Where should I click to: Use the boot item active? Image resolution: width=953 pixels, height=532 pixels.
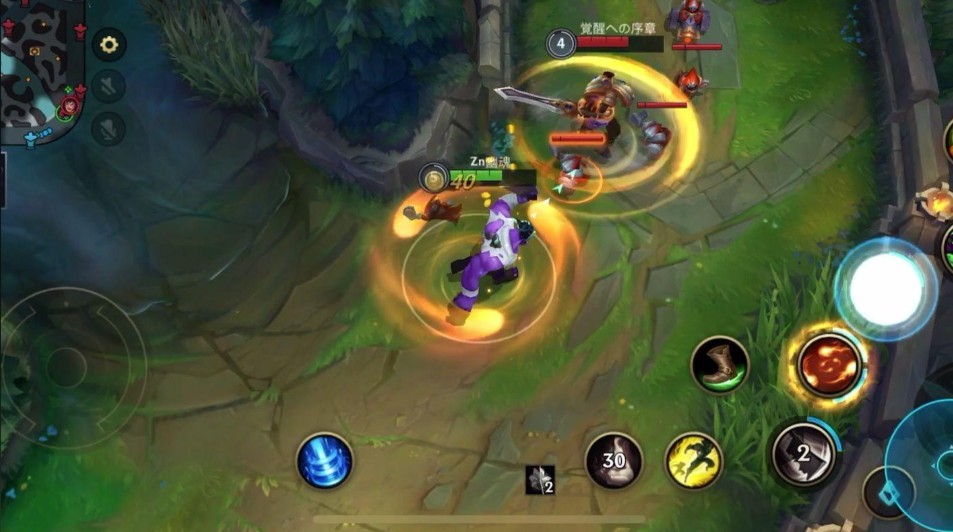point(720,365)
